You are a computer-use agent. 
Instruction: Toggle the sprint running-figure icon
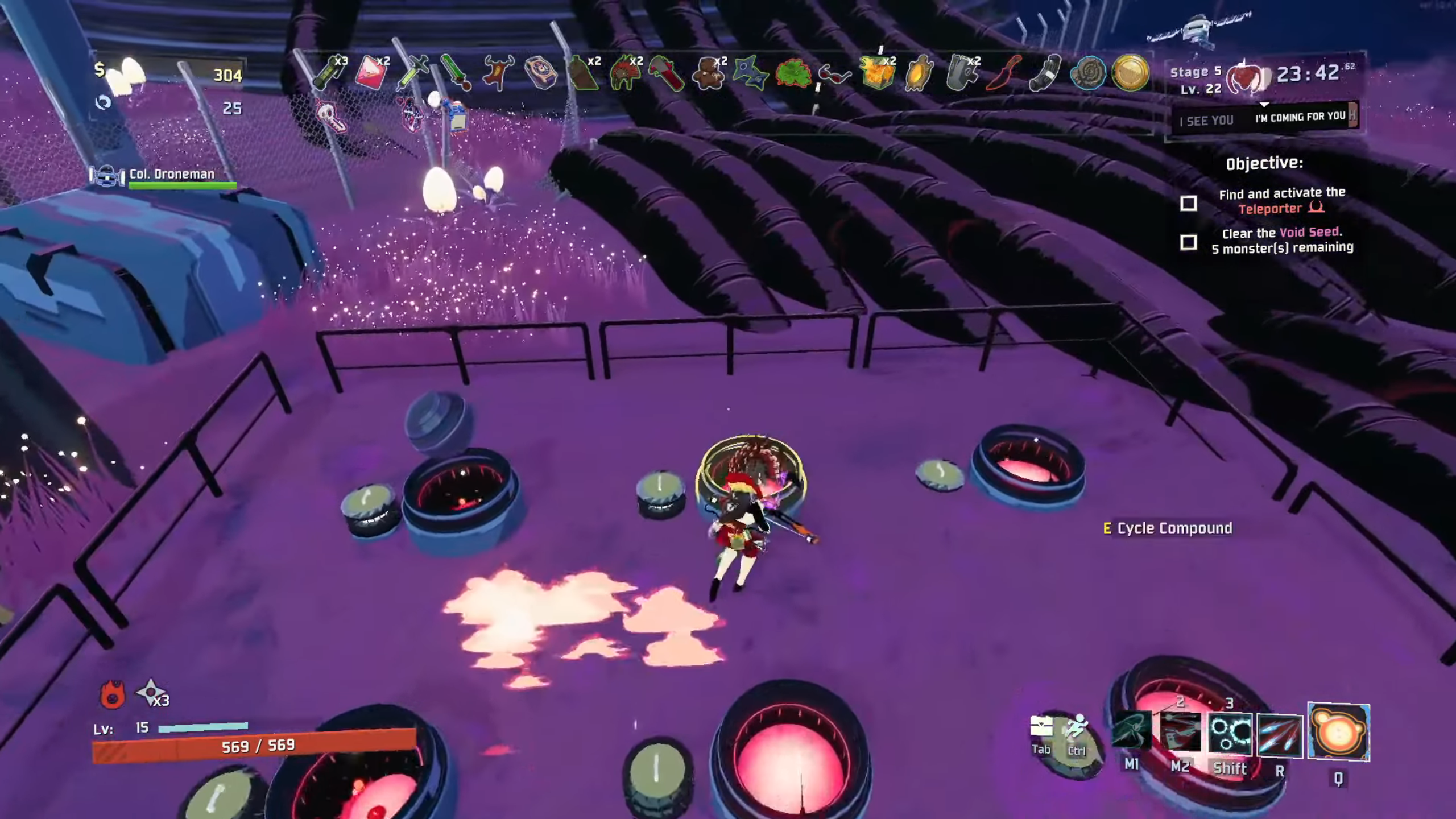click(x=1077, y=728)
